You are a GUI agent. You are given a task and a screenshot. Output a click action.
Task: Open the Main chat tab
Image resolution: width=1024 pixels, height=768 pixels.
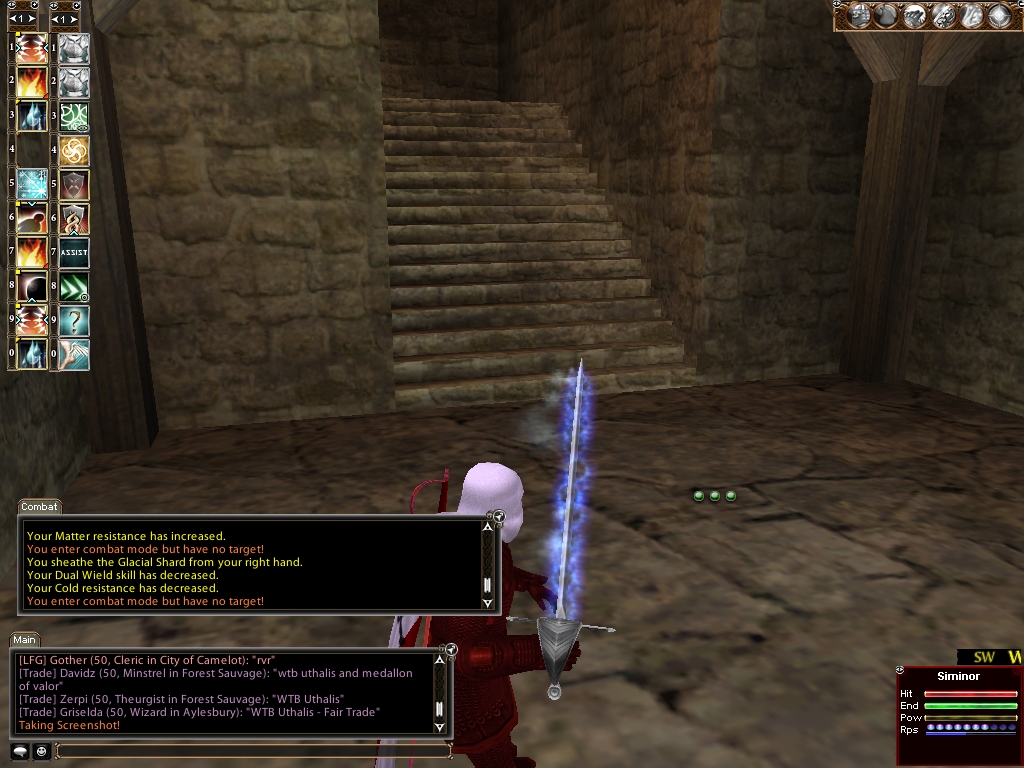click(25, 639)
